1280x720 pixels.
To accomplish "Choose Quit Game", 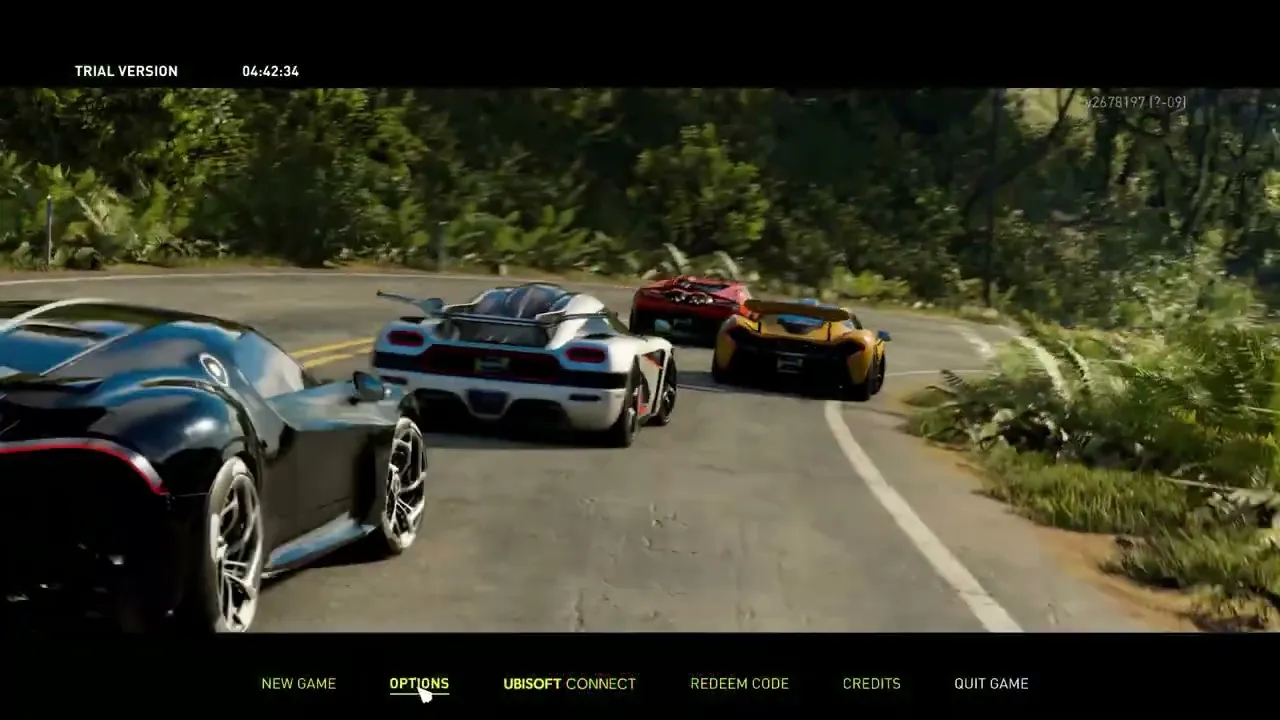I will point(991,684).
